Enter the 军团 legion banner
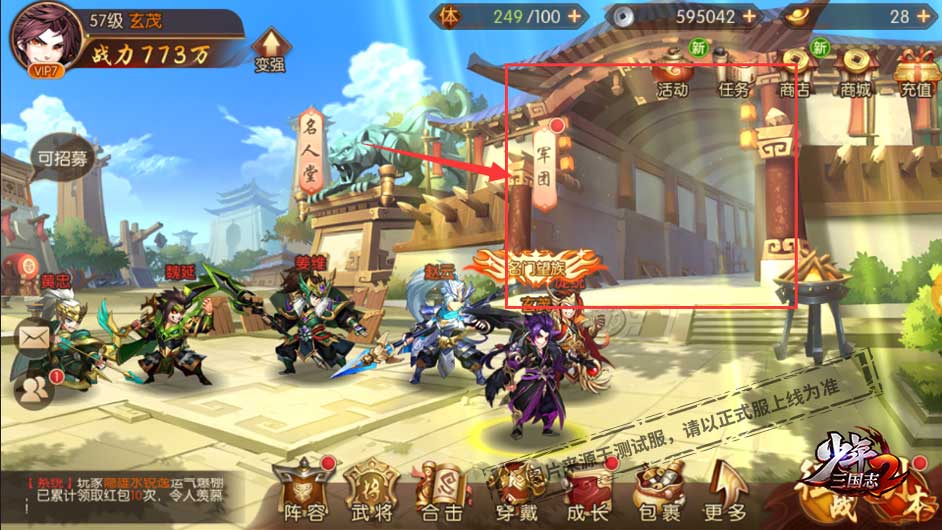The height and width of the screenshot is (530, 942). [546, 165]
